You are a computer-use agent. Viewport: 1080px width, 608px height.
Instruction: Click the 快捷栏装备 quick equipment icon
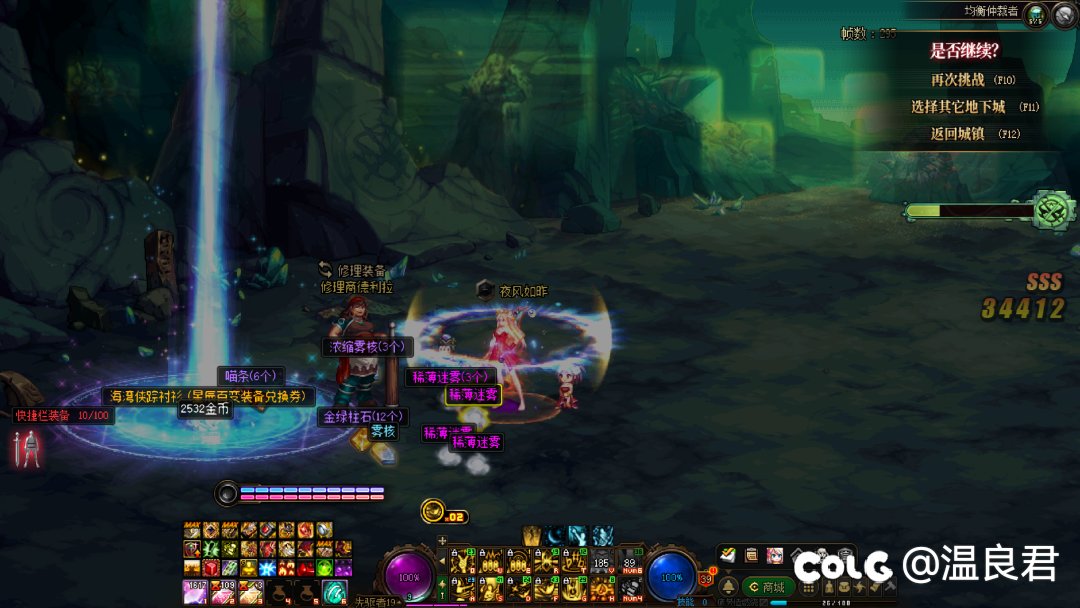point(30,447)
